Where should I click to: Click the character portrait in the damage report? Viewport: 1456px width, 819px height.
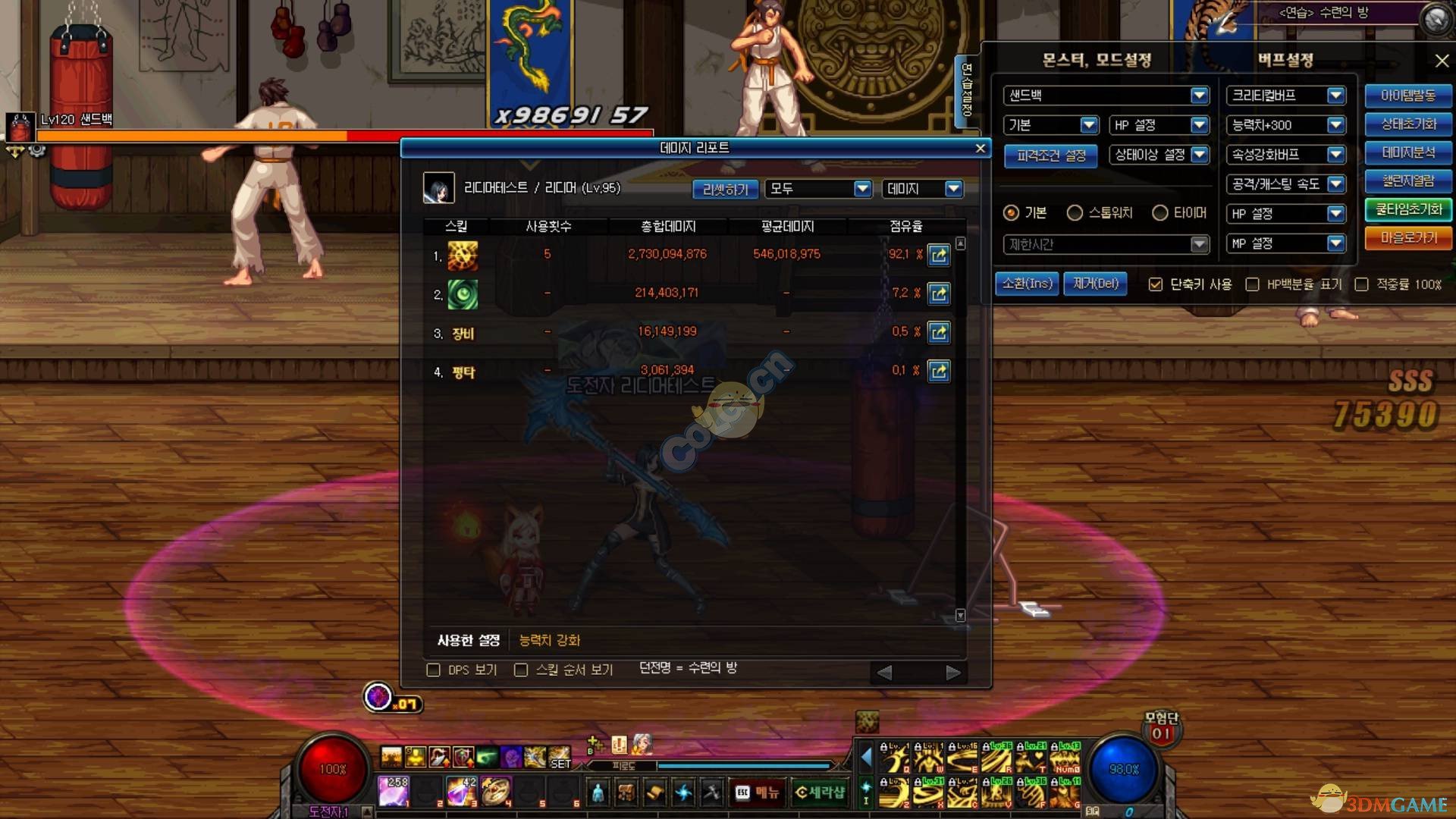[x=438, y=188]
